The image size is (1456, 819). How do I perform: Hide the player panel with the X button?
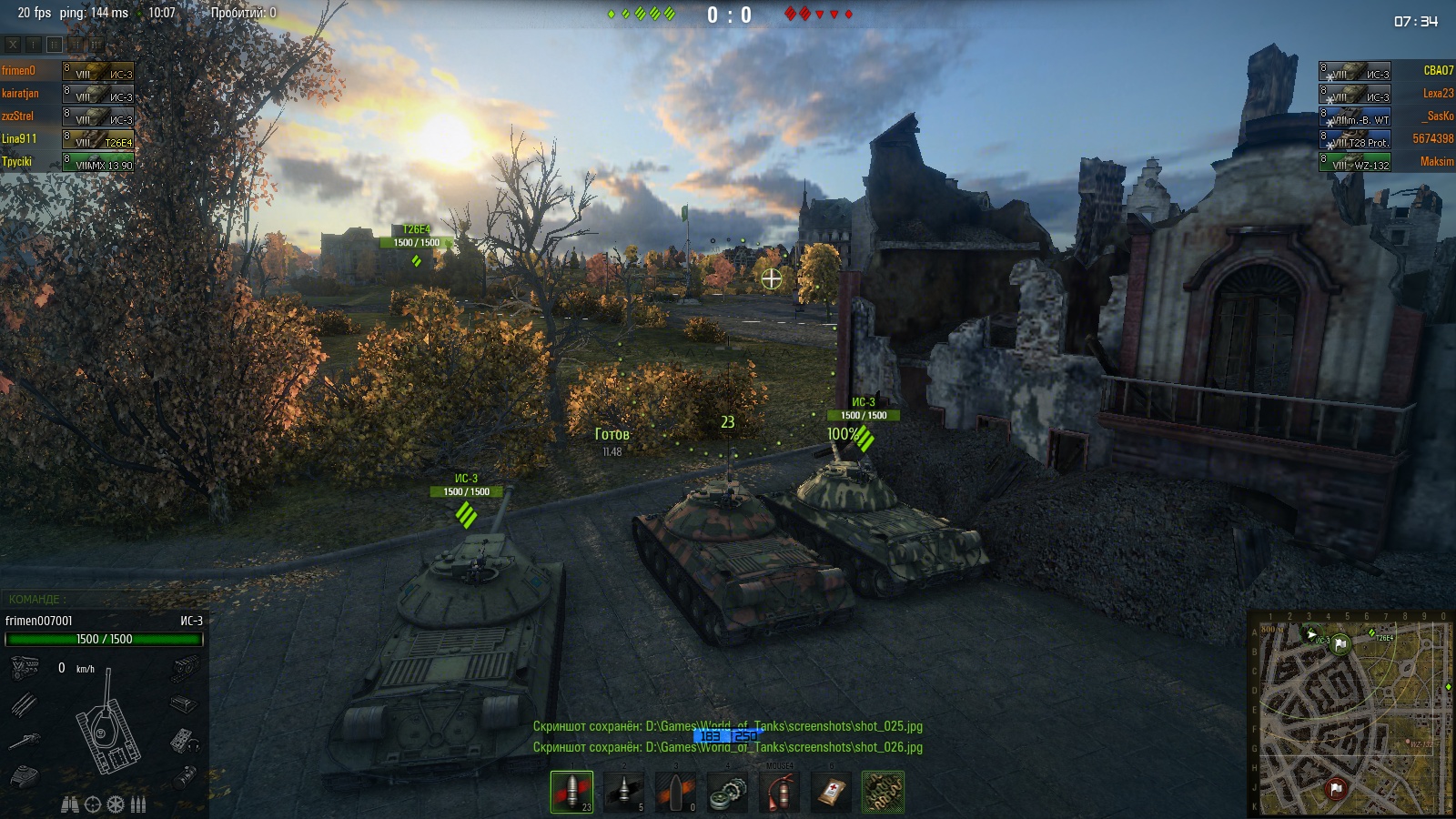click(13, 44)
